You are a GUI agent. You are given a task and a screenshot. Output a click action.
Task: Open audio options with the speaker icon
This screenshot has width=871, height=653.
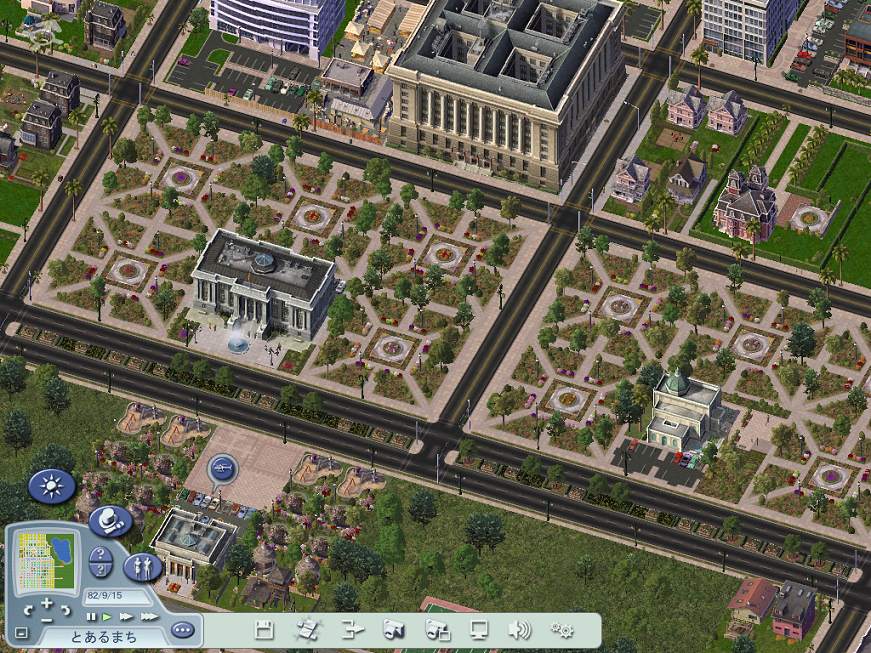[x=518, y=630]
